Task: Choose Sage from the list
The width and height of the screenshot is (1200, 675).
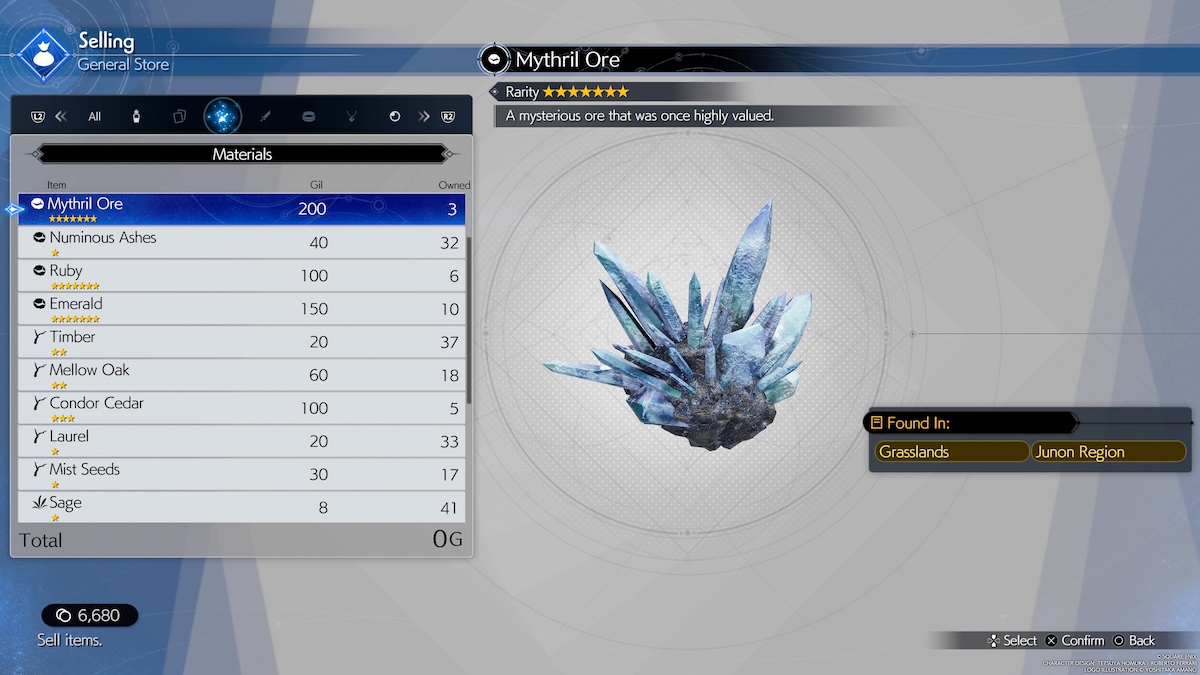Action: pyautogui.click(x=242, y=506)
